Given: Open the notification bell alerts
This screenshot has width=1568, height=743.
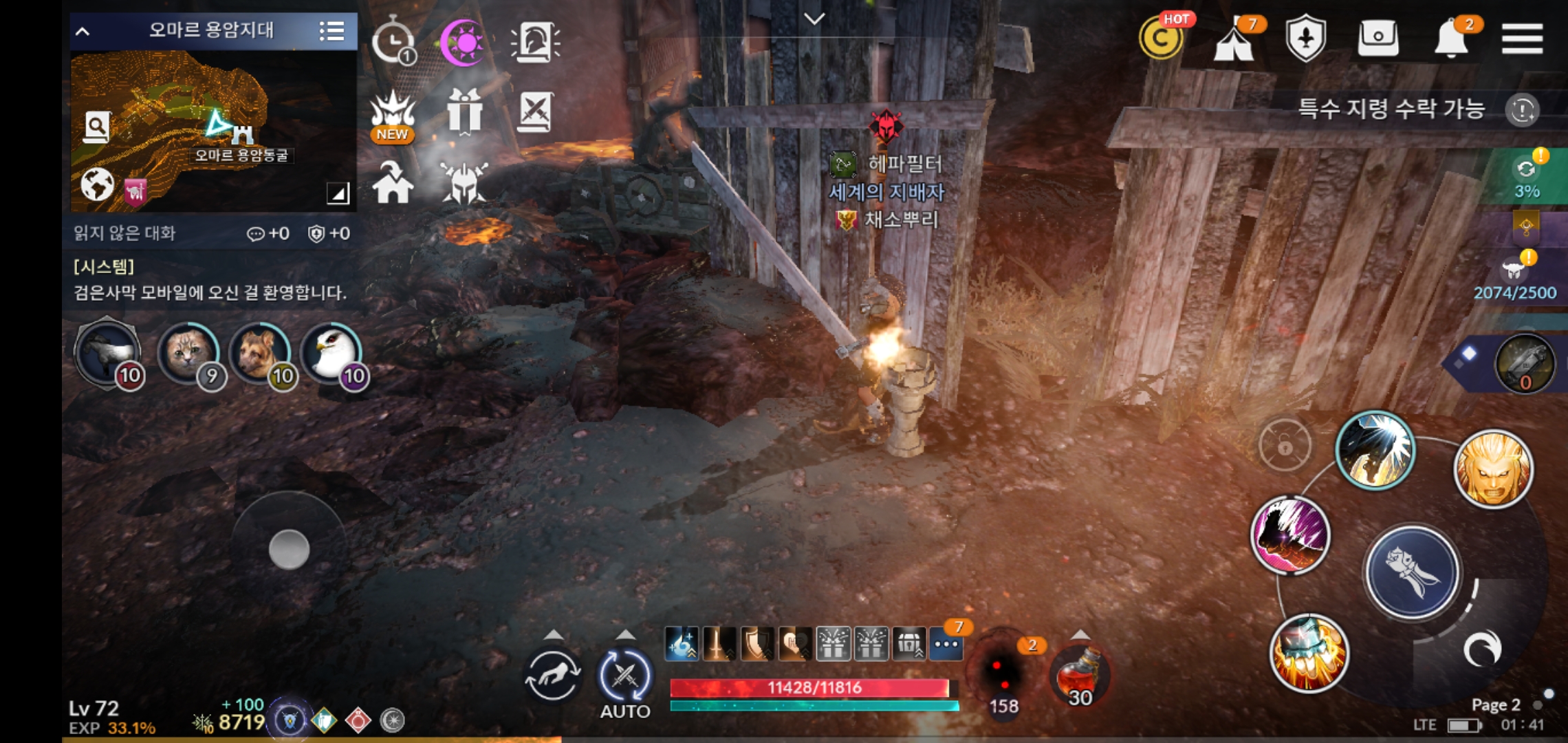Looking at the screenshot, I should click(1452, 39).
